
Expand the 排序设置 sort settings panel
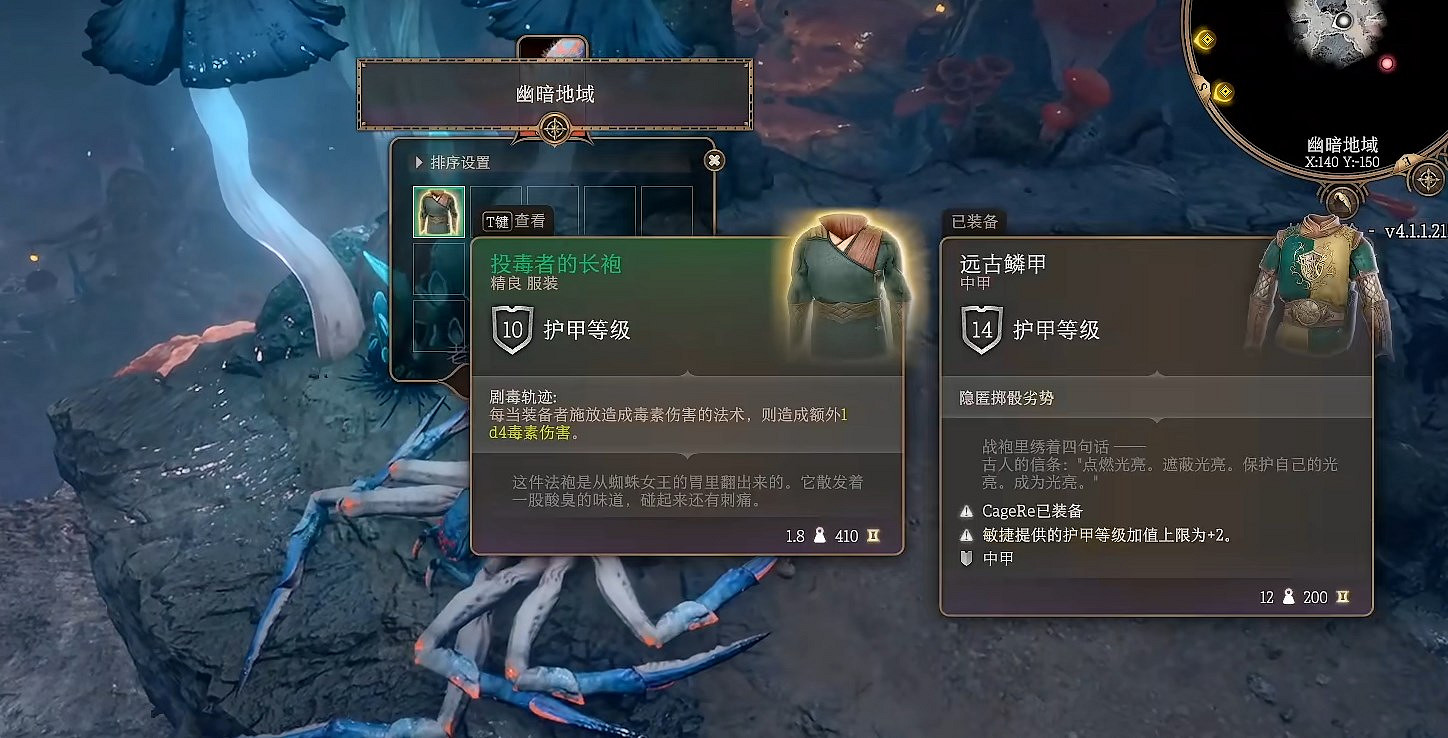(447, 162)
